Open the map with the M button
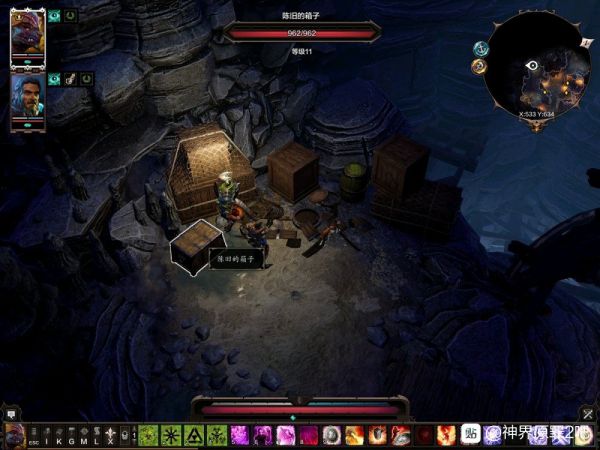Image resolution: width=600 pixels, height=450 pixels. pyautogui.click(x=84, y=435)
